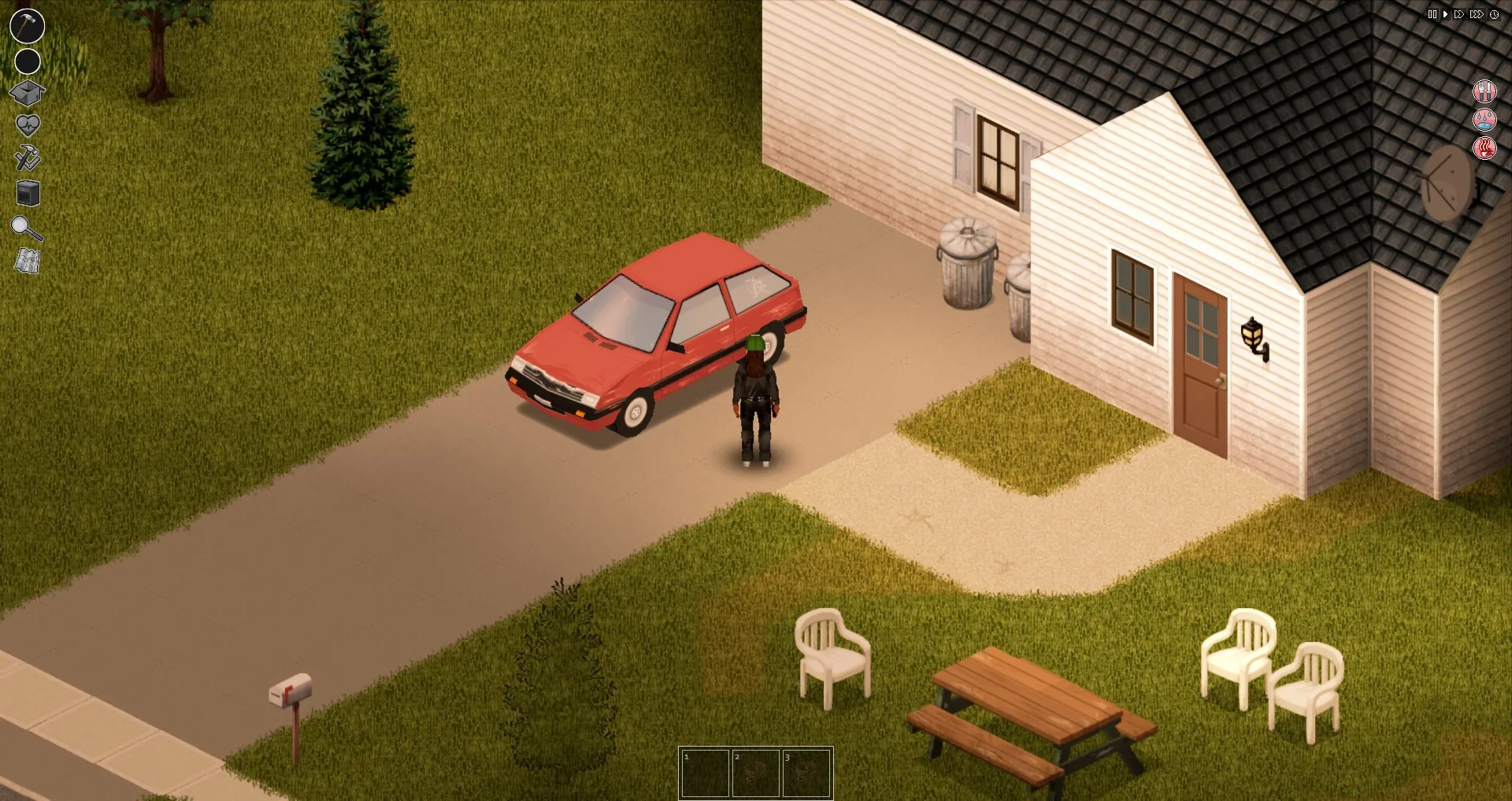Select the search mode magnifying glass
The image size is (1512, 801).
27,228
